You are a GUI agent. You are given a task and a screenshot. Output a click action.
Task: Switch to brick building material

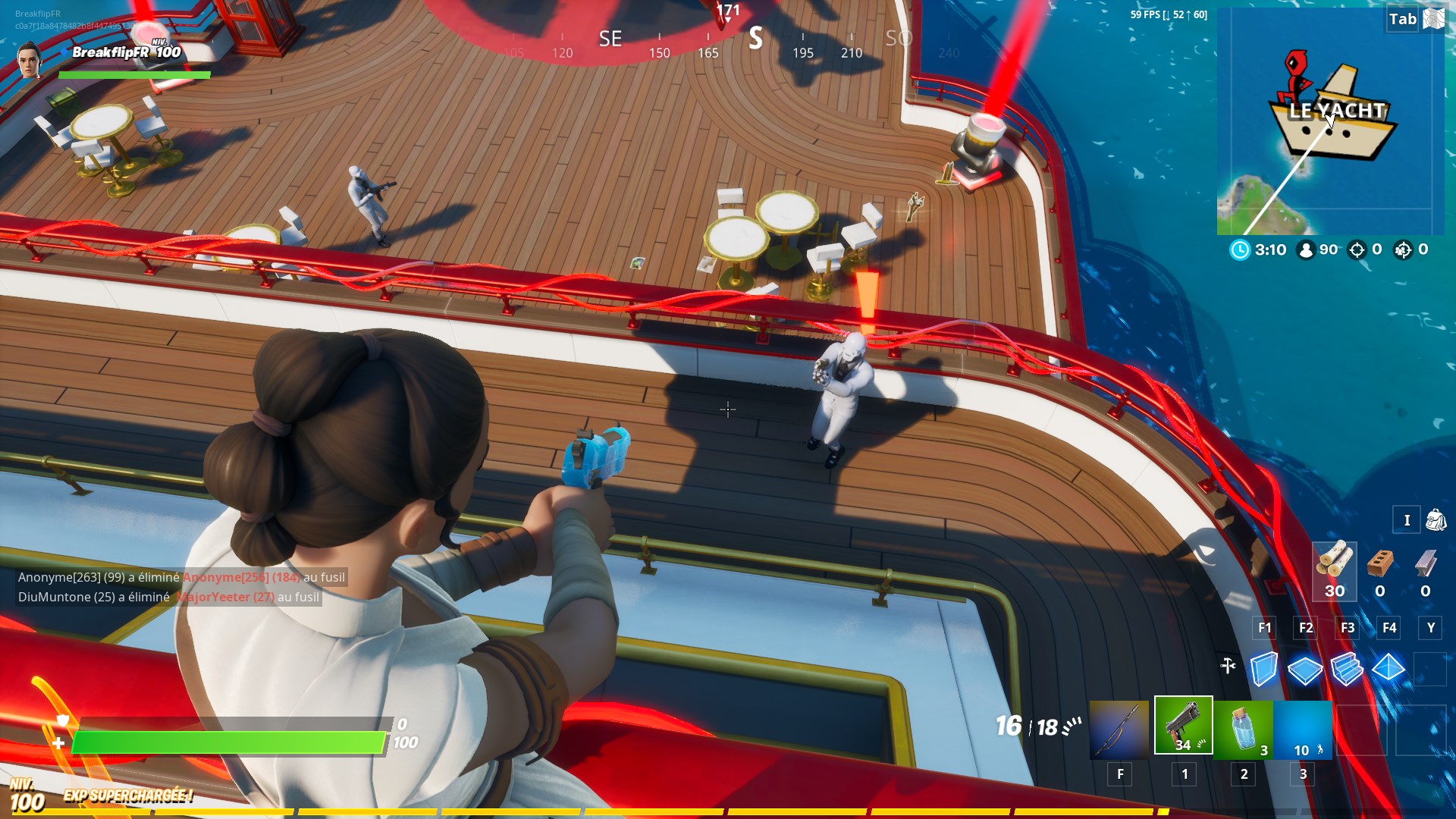1380,570
